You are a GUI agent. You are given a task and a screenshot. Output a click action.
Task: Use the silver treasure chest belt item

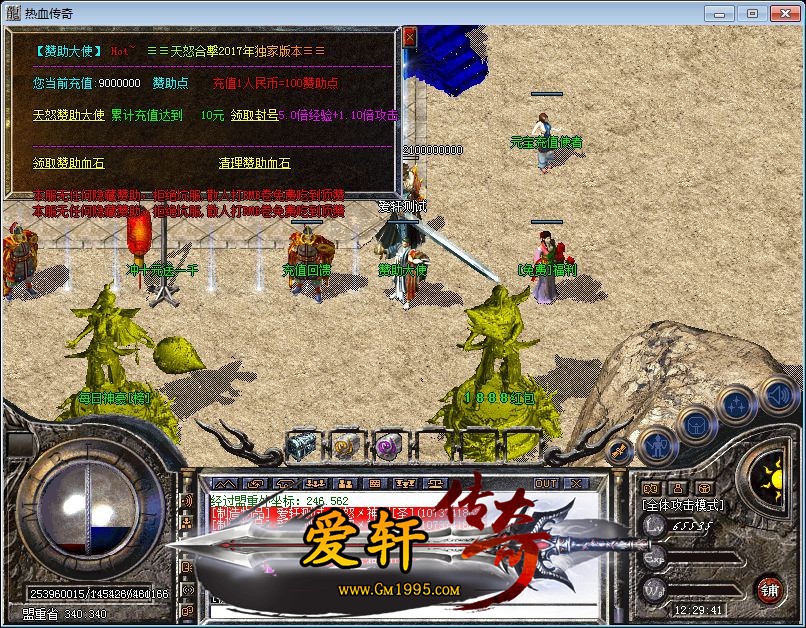[x=300, y=446]
